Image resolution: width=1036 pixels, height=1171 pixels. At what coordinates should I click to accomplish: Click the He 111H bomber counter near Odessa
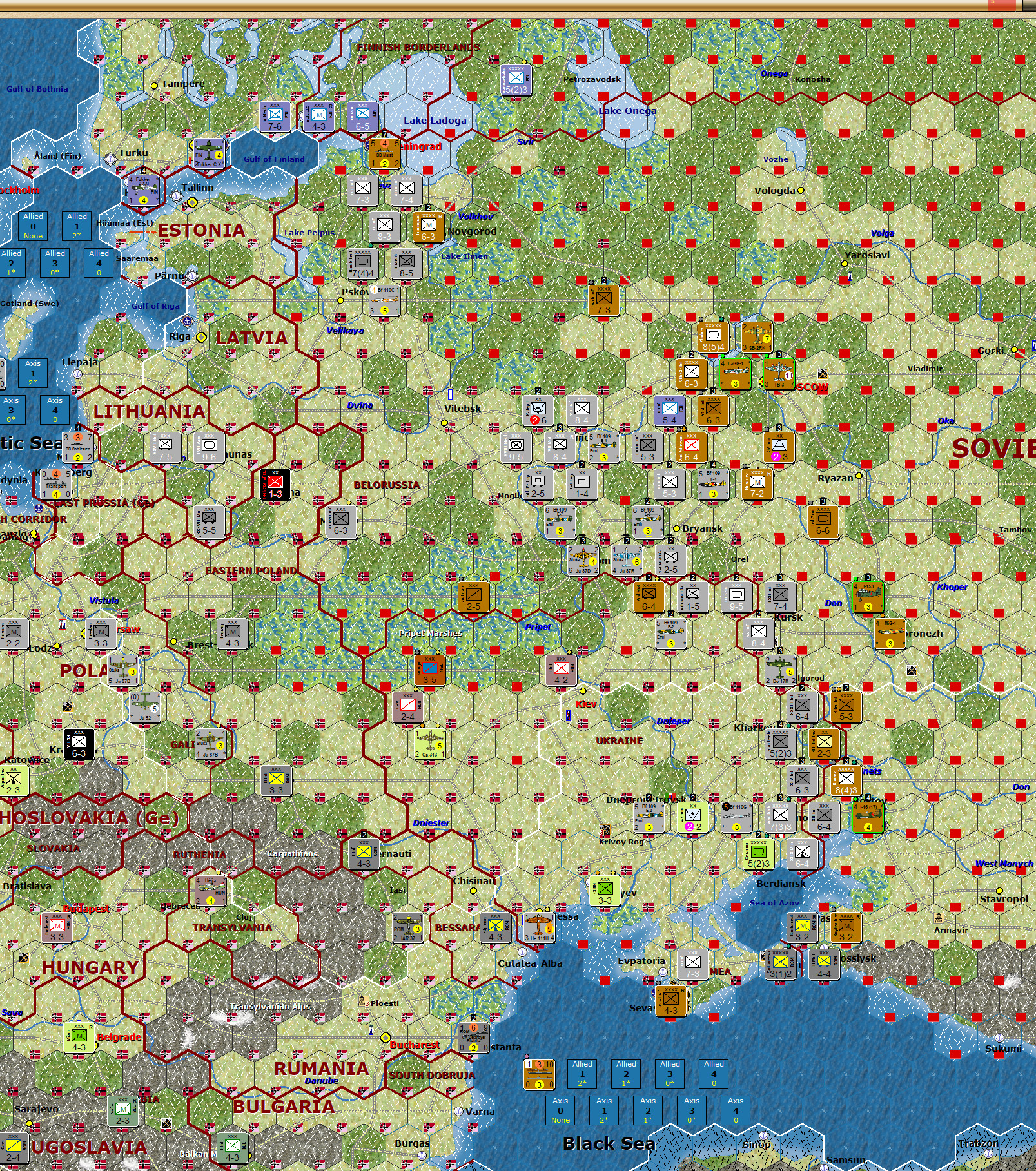point(540,928)
